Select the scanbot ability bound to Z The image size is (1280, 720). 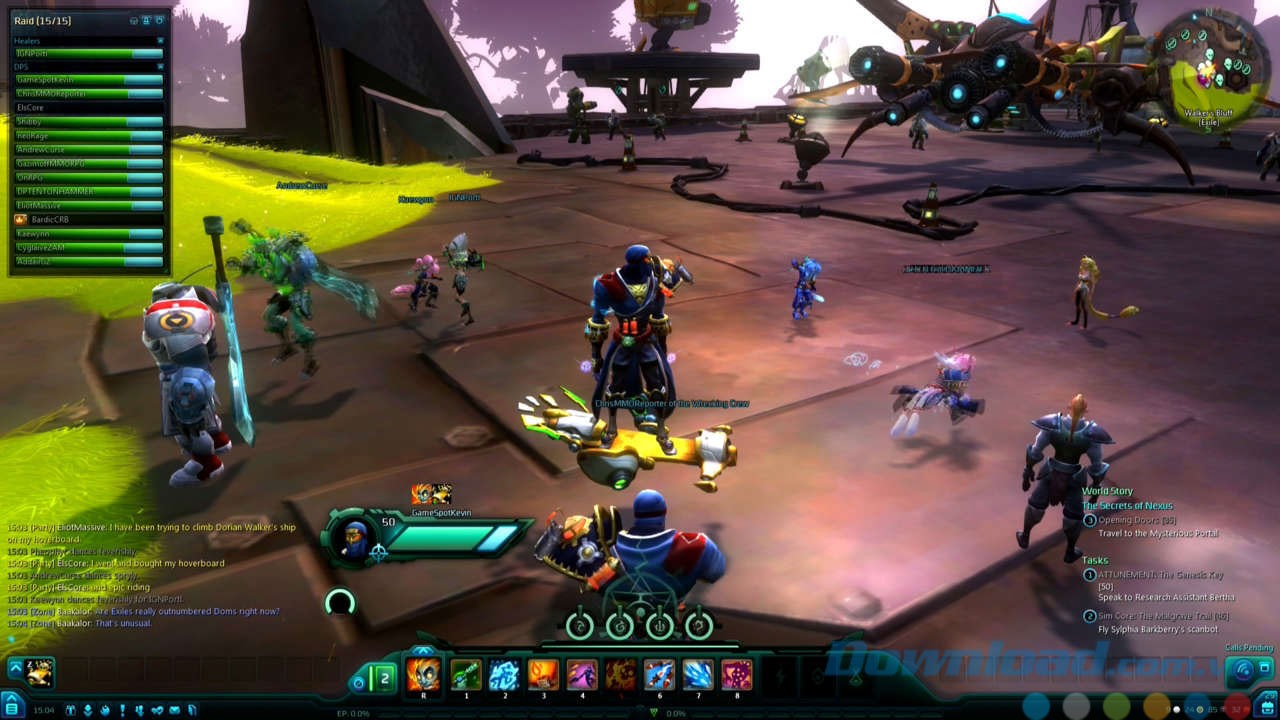[40, 672]
